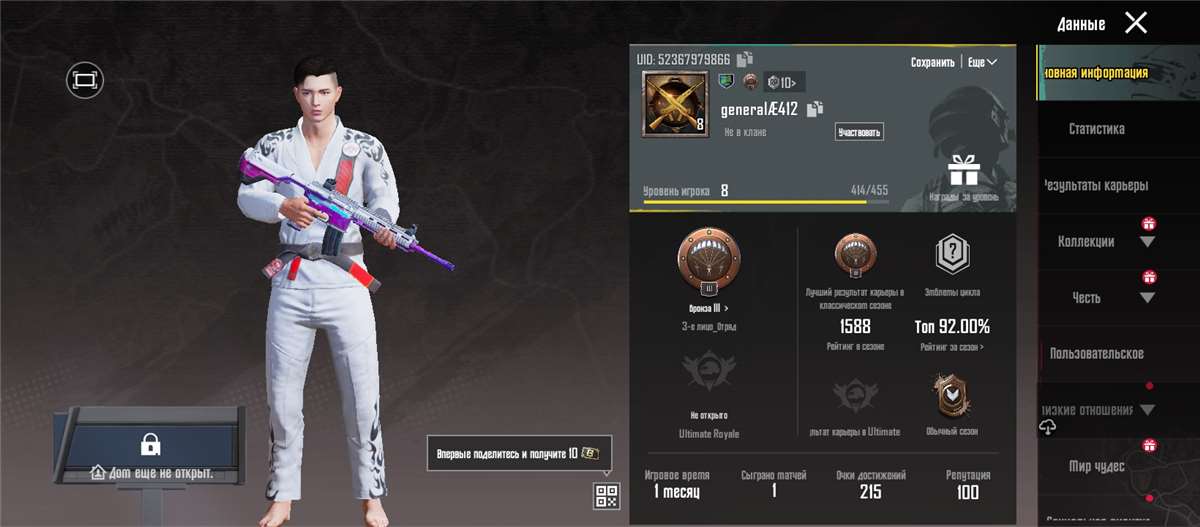1200x527 pixels.
Task: Toggle the fullscreen character view icon
Action: pyautogui.click(x=85, y=78)
